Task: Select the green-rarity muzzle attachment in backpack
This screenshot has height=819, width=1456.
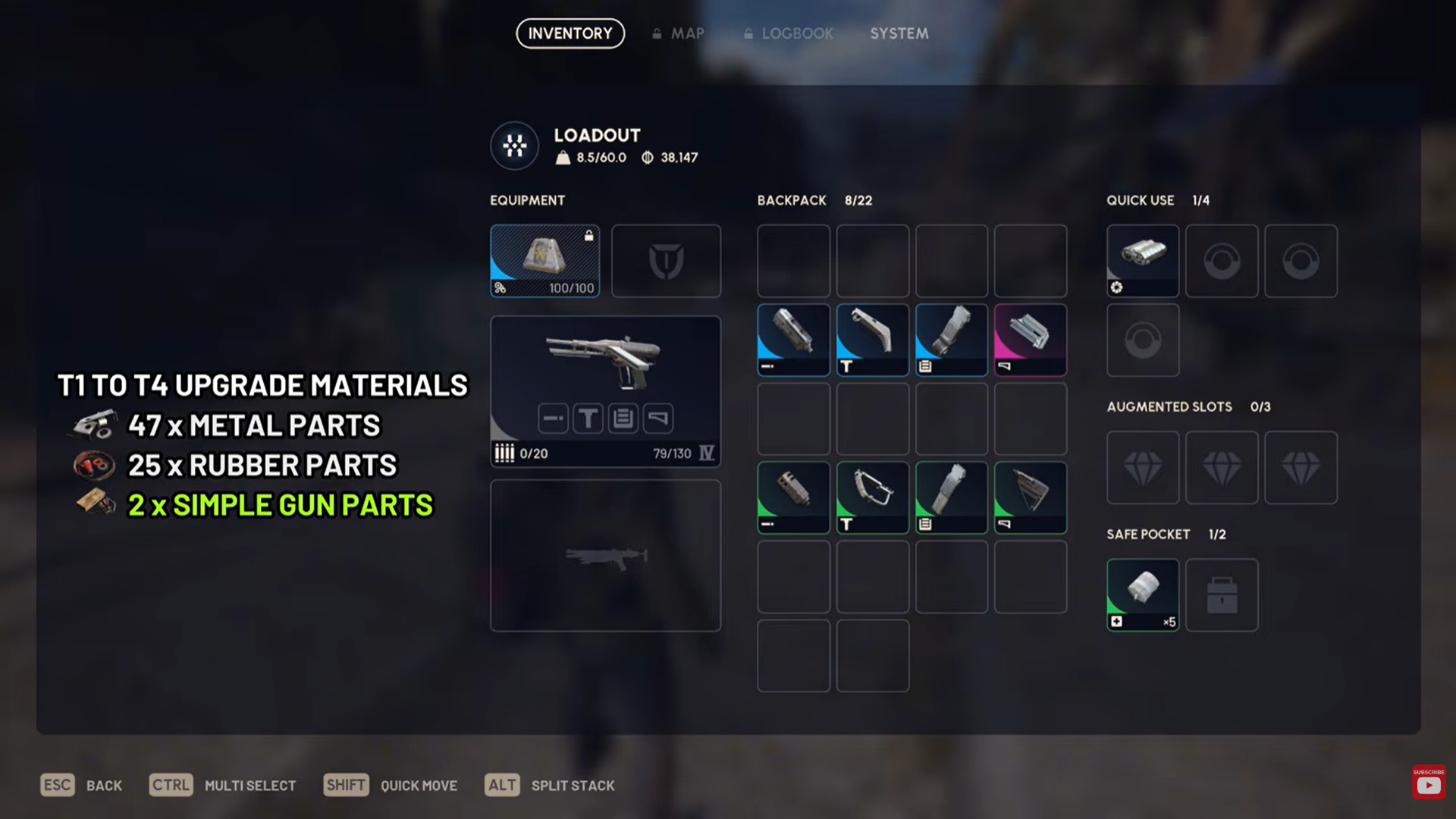Action: click(x=793, y=497)
